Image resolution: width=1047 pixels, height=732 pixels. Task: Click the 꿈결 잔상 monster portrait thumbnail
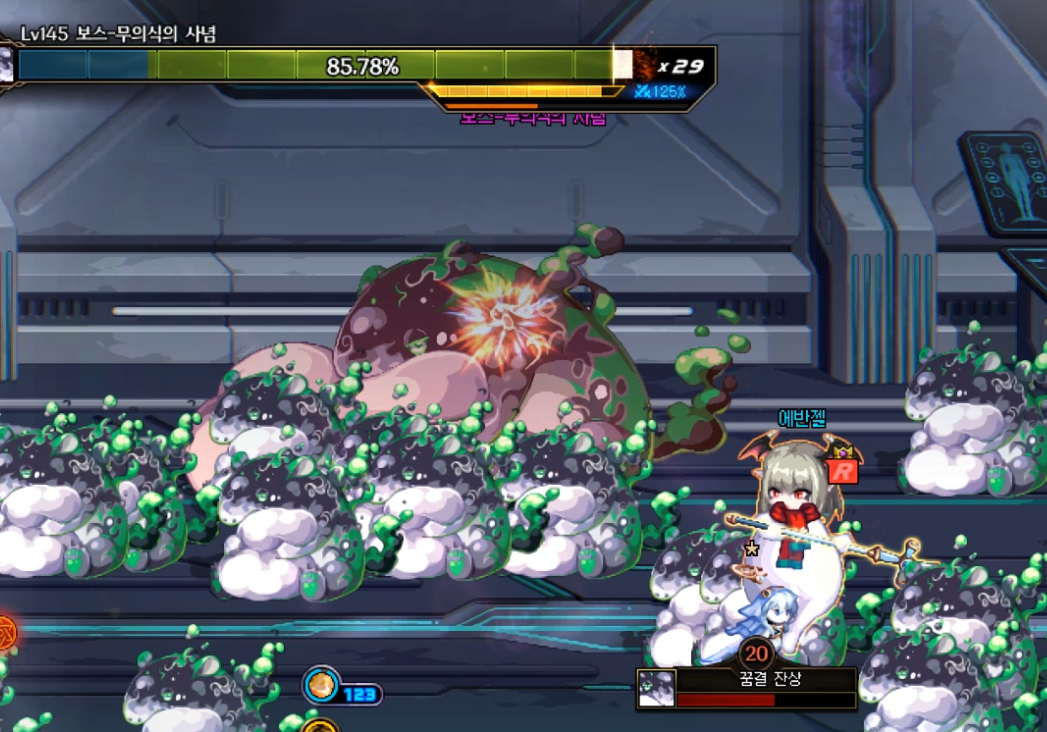click(x=656, y=688)
